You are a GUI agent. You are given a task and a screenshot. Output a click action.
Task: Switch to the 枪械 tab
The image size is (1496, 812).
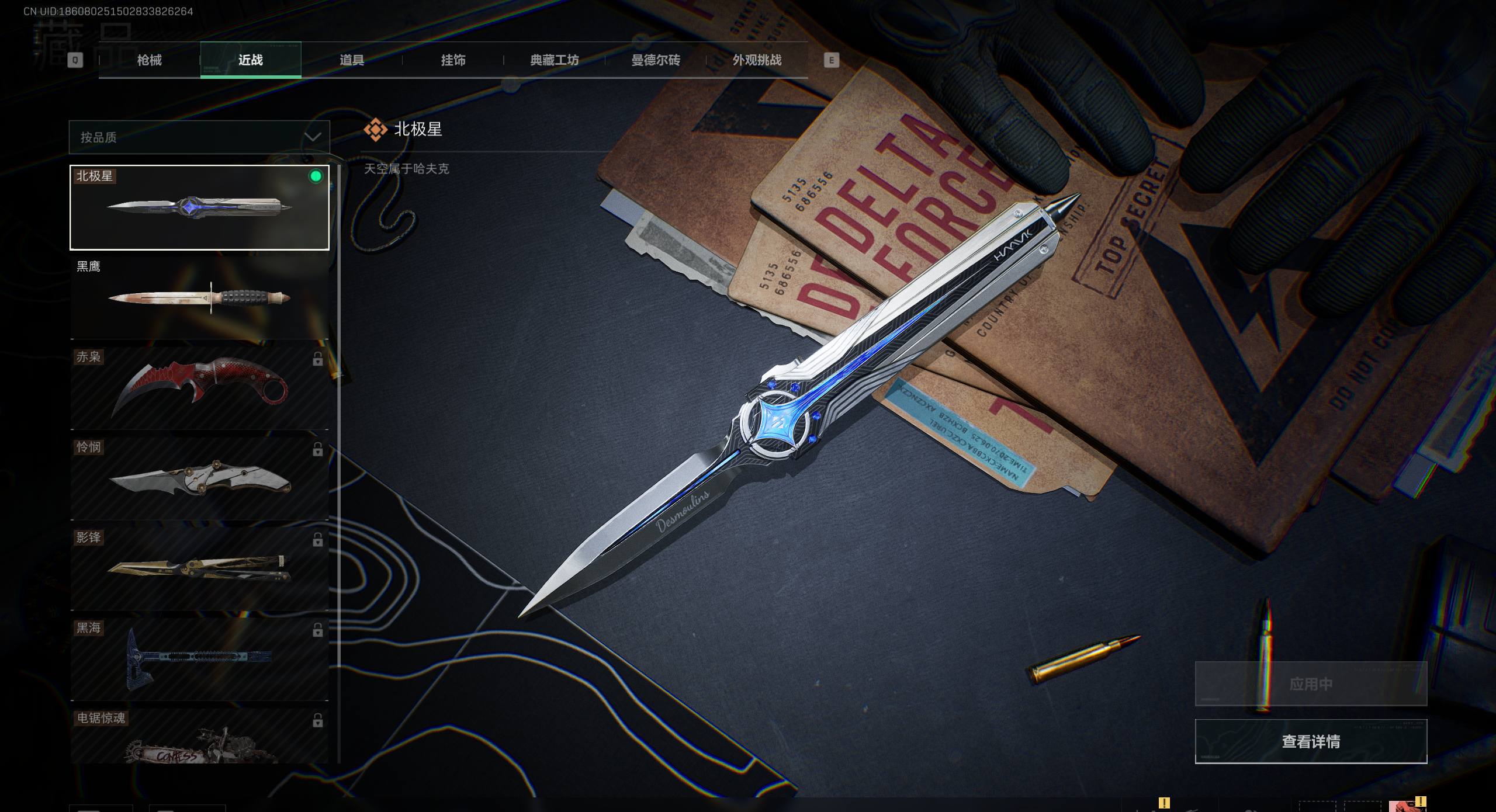[x=149, y=60]
